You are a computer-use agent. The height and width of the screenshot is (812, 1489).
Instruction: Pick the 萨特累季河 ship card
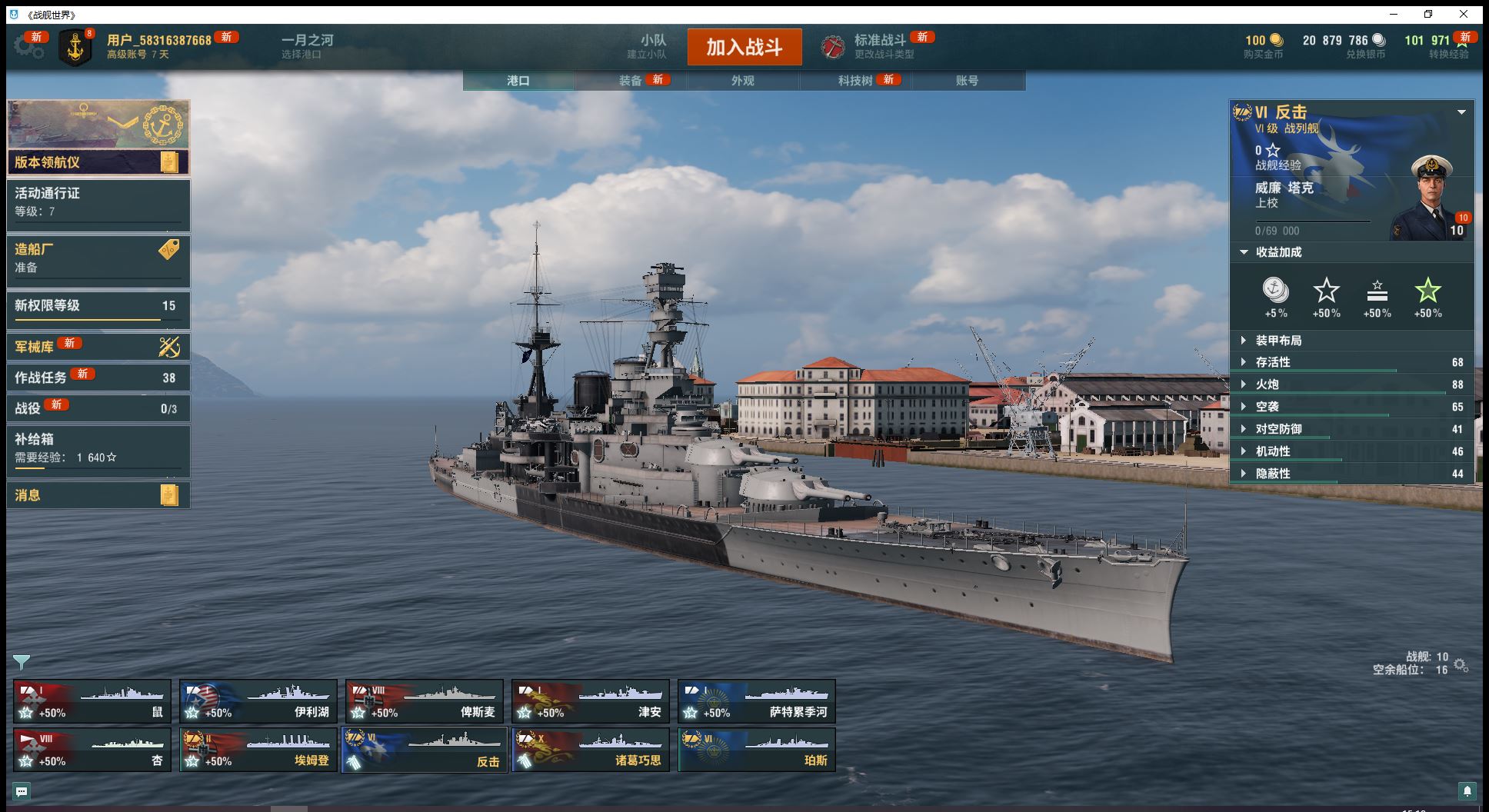coord(756,701)
